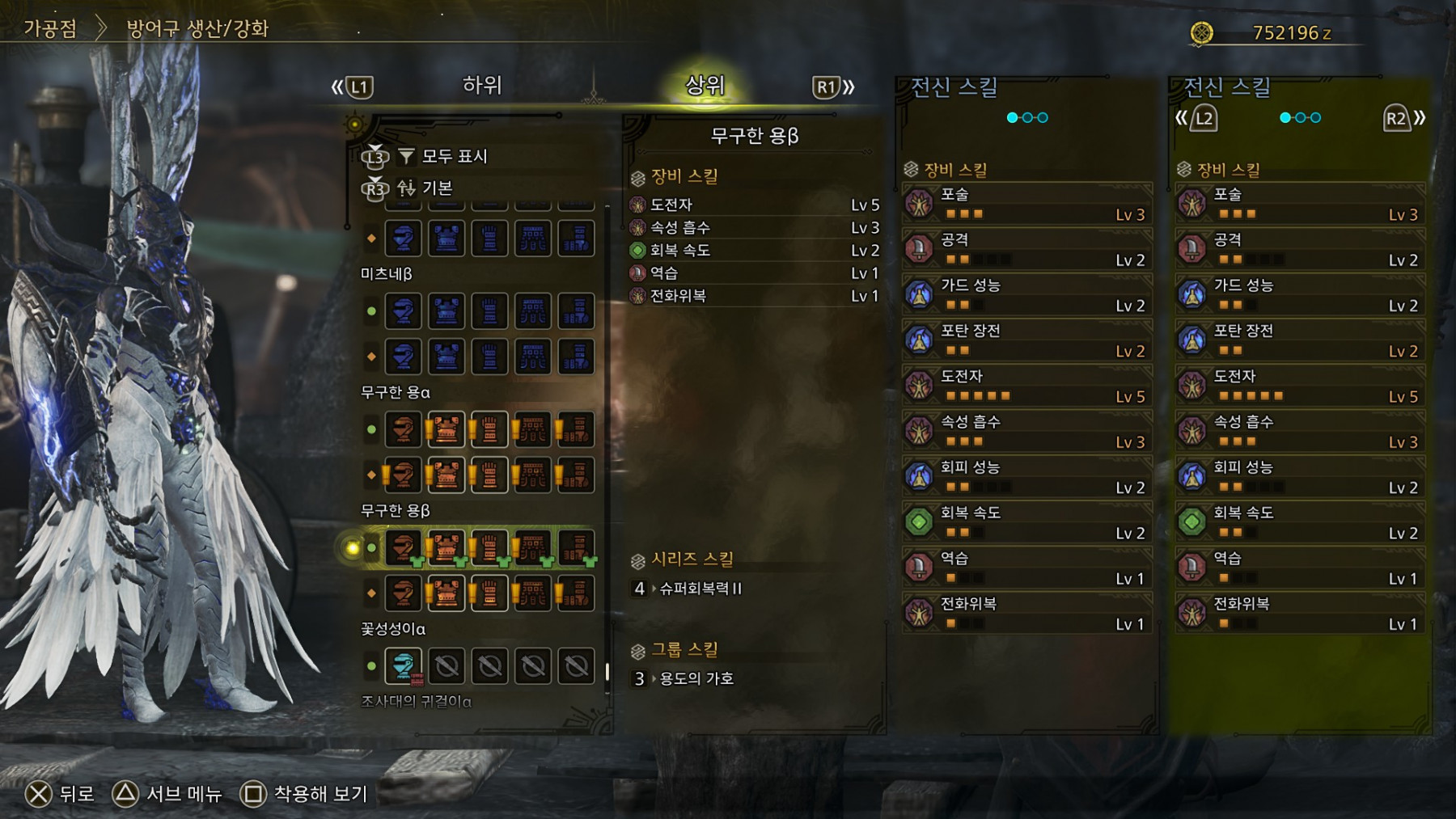Viewport: 1456px width, 819px height.
Task: Change the 기본 sort order
Action: [437, 188]
